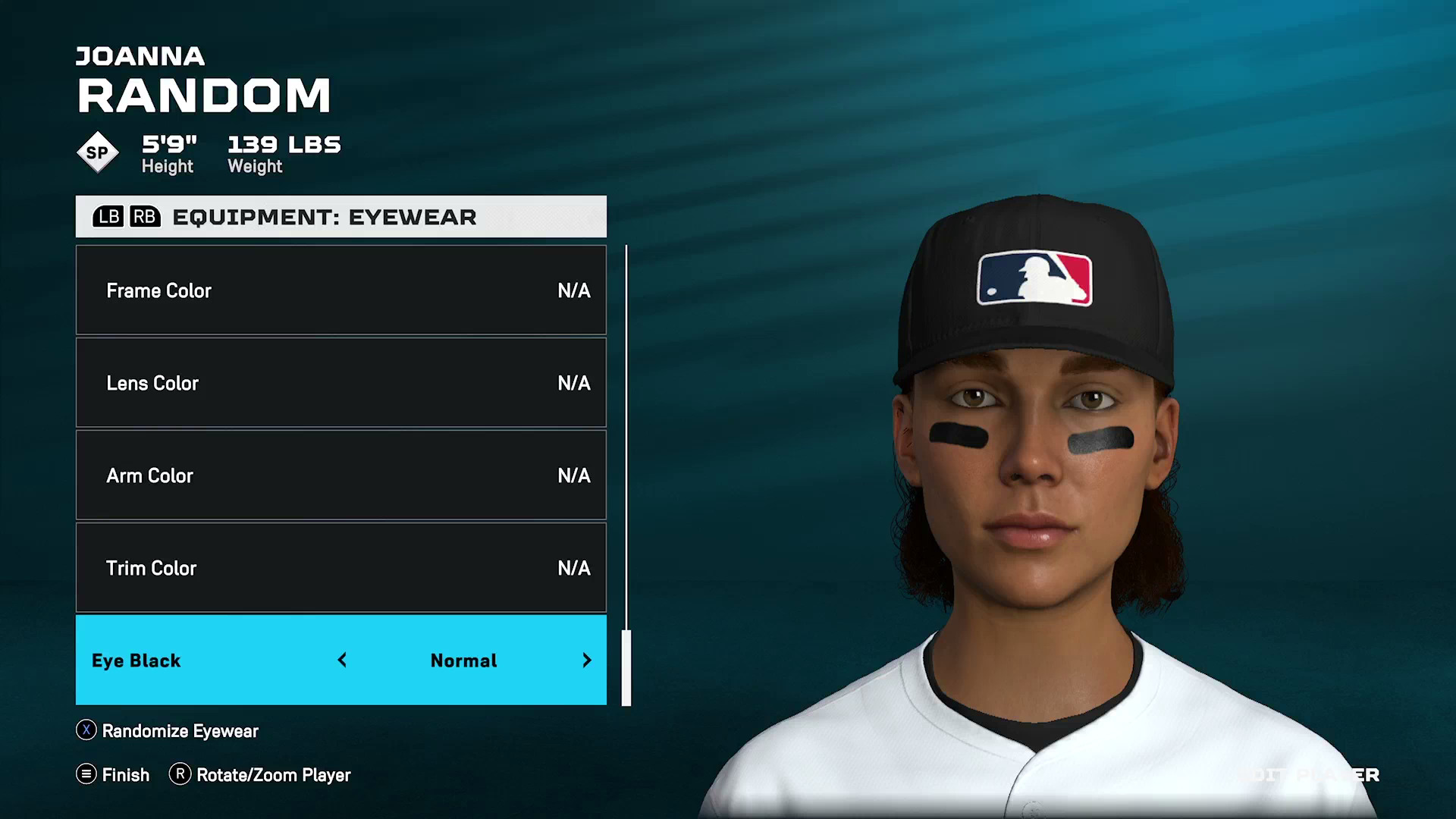This screenshot has height=819, width=1456.
Task: Click the right arrow for Eye Black
Action: (587, 661)
